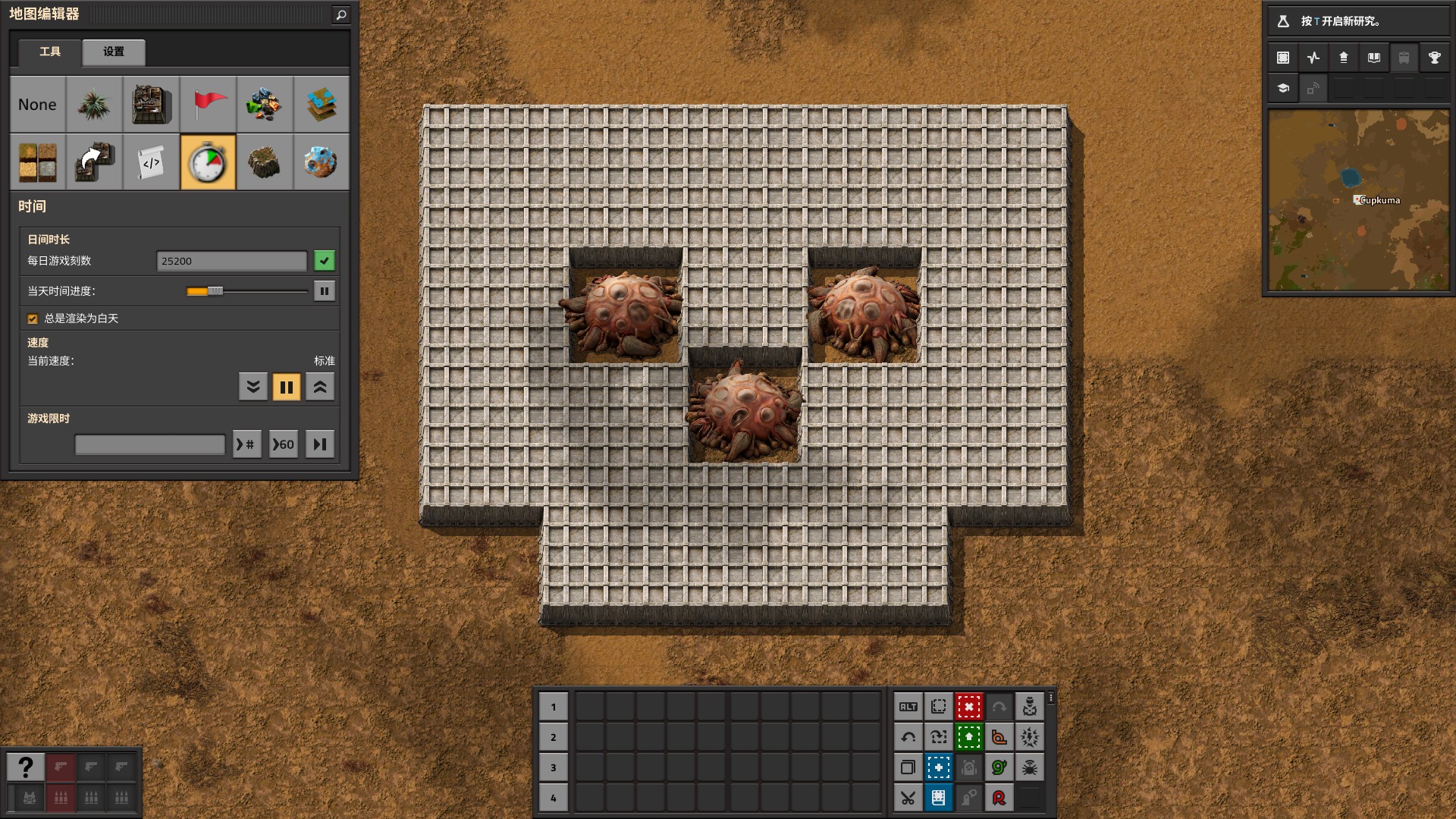Toggle the ALT mode shortcut
The width and height of the screenshot is (1456, 819).
[x=908, y=707]
